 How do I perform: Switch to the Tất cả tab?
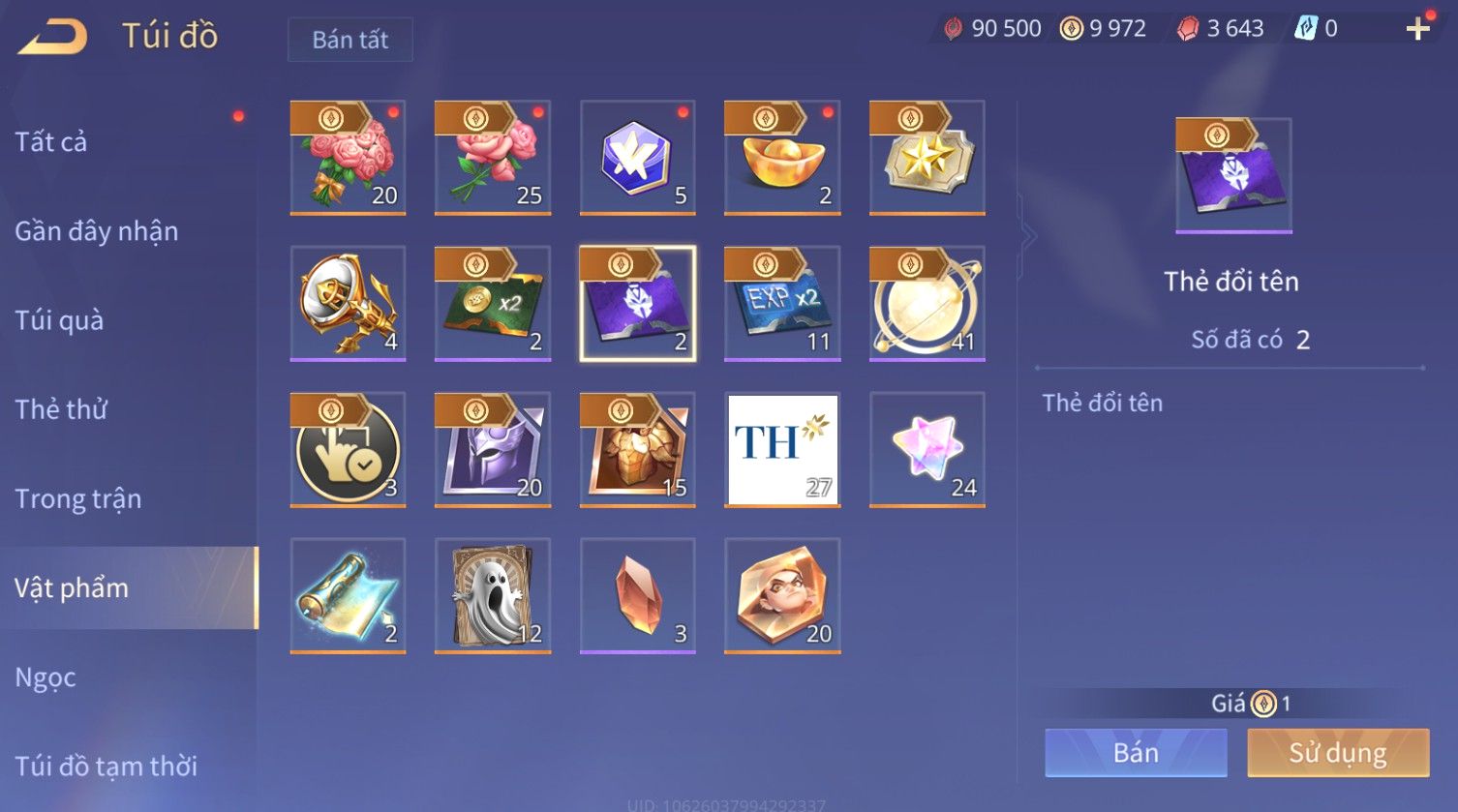coord(51,142)
